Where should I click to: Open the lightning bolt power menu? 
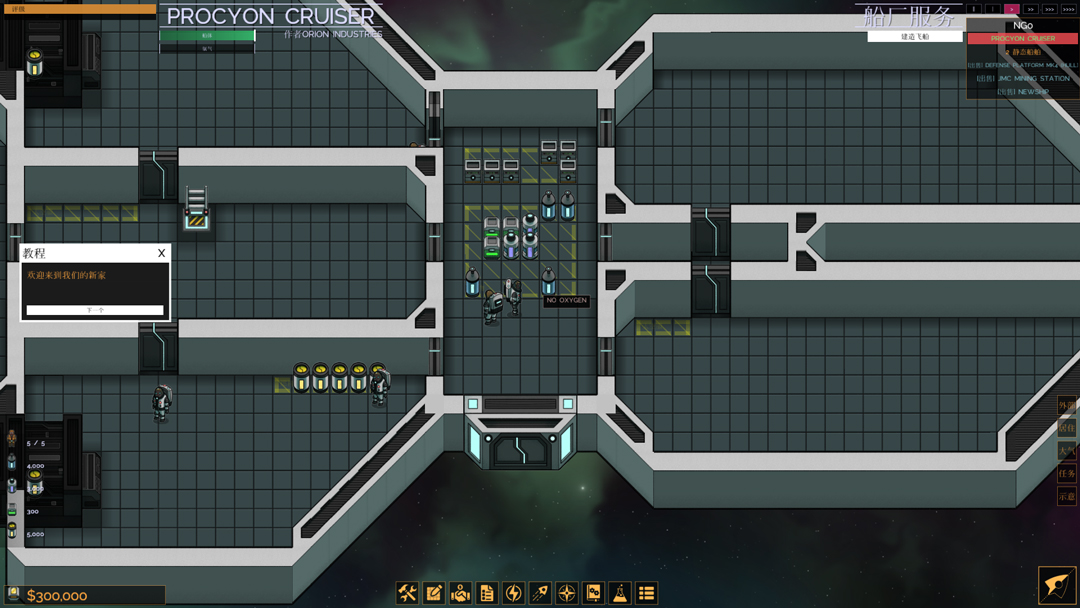514,593
